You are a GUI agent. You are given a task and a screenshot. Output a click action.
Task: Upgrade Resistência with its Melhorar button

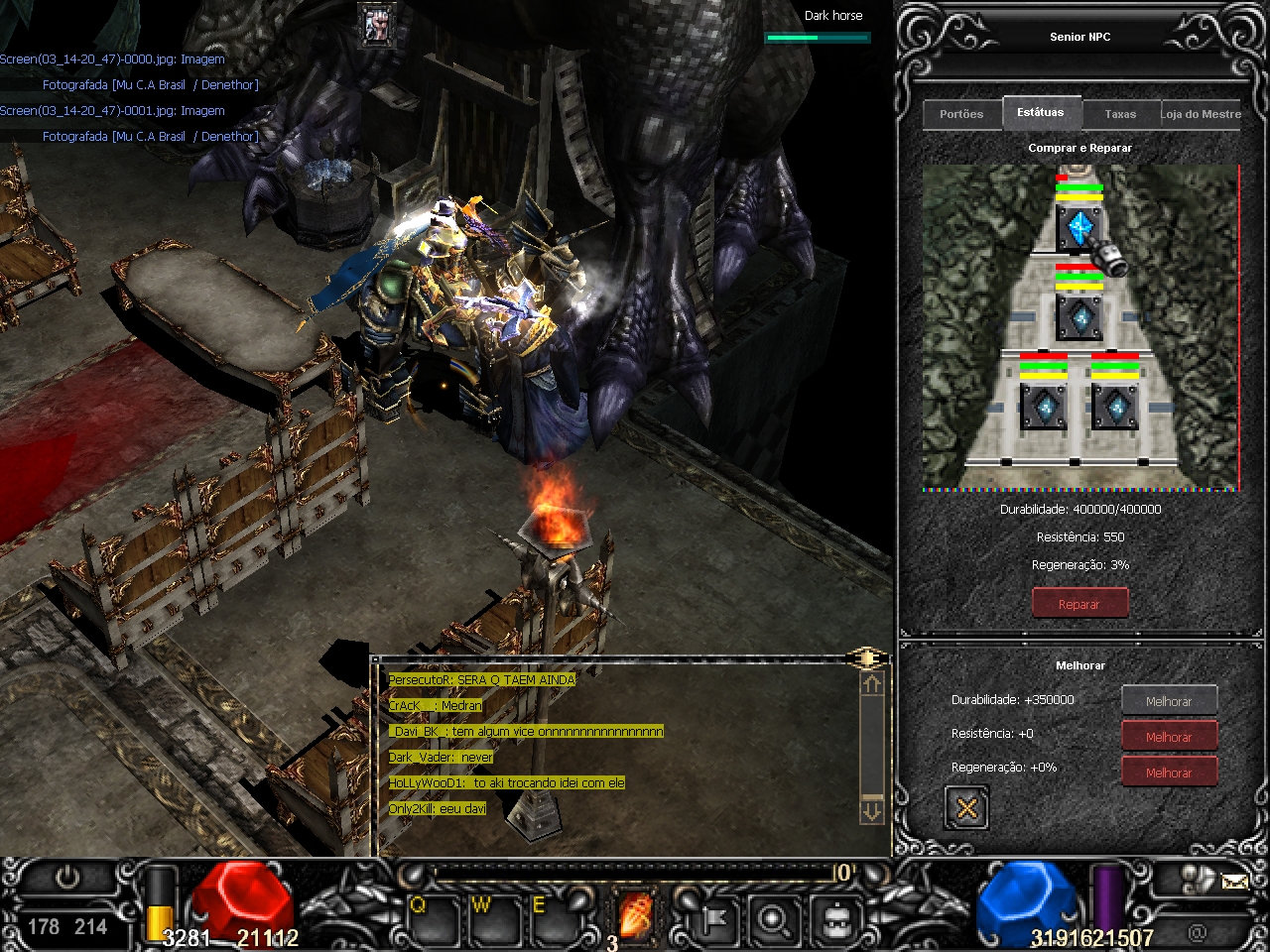[x=1169, y=737]
